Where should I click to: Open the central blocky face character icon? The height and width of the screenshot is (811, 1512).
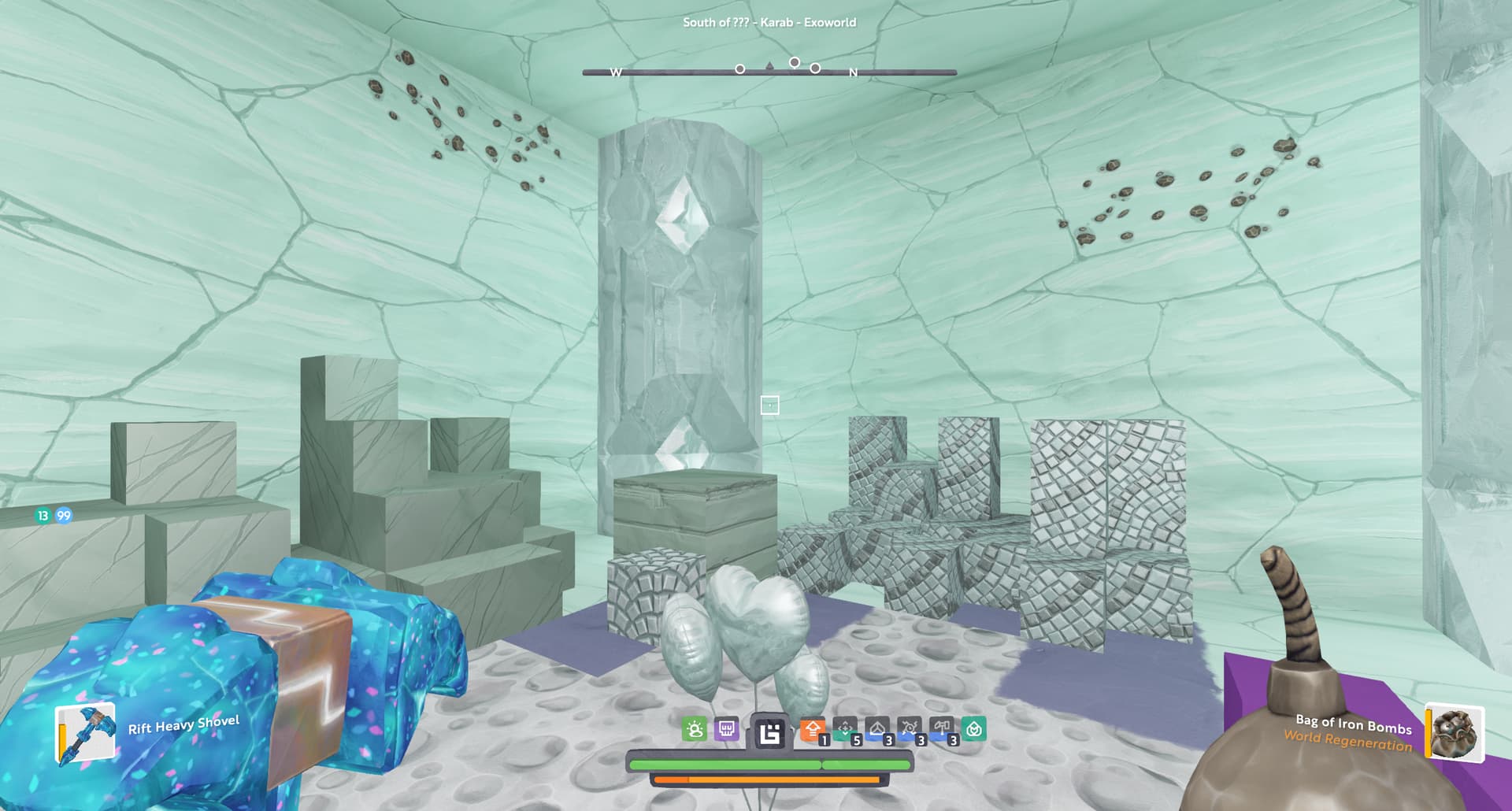pyautogui.click(x=769, y=732)
